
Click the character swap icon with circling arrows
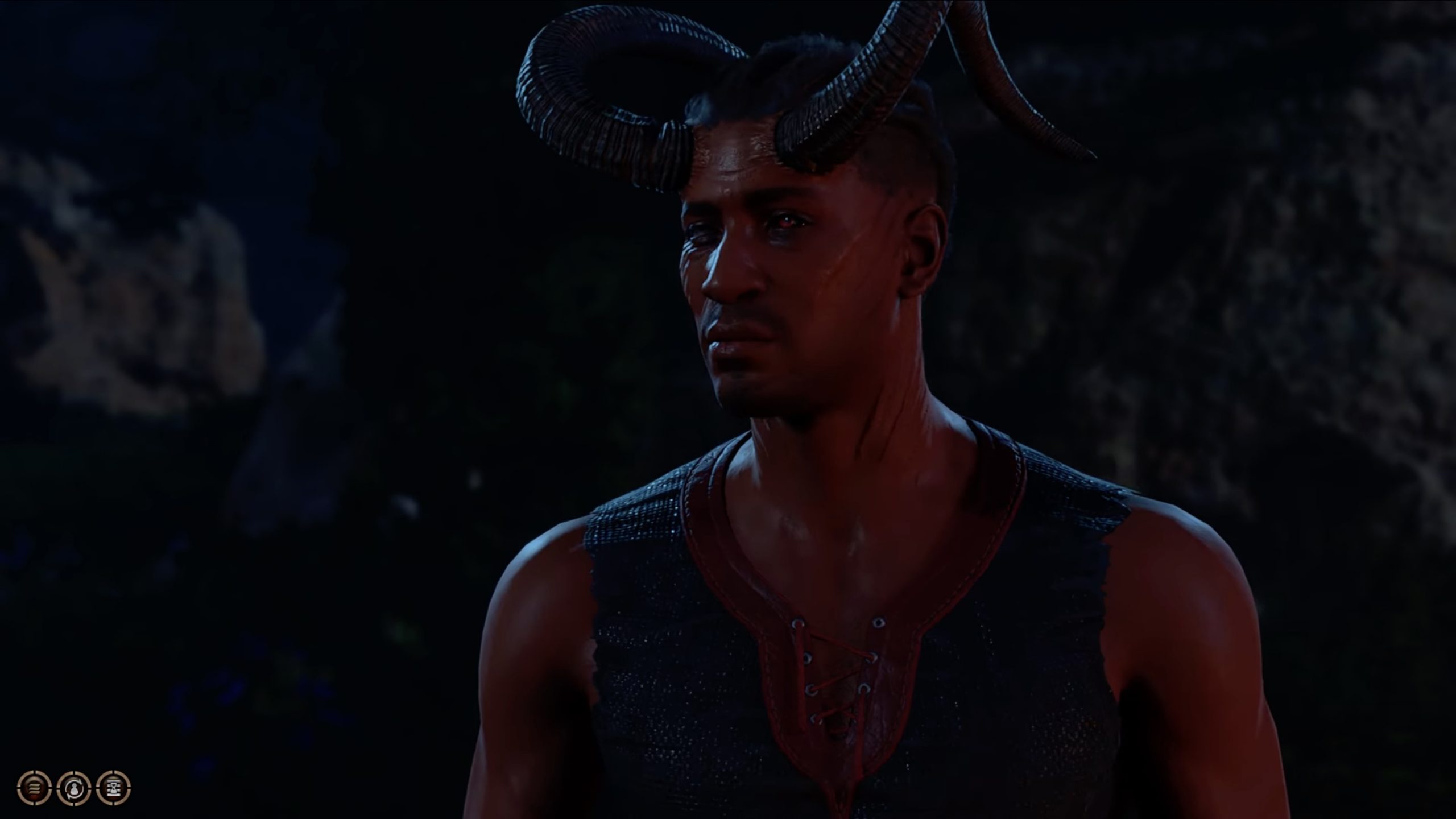tap(73, 789)
